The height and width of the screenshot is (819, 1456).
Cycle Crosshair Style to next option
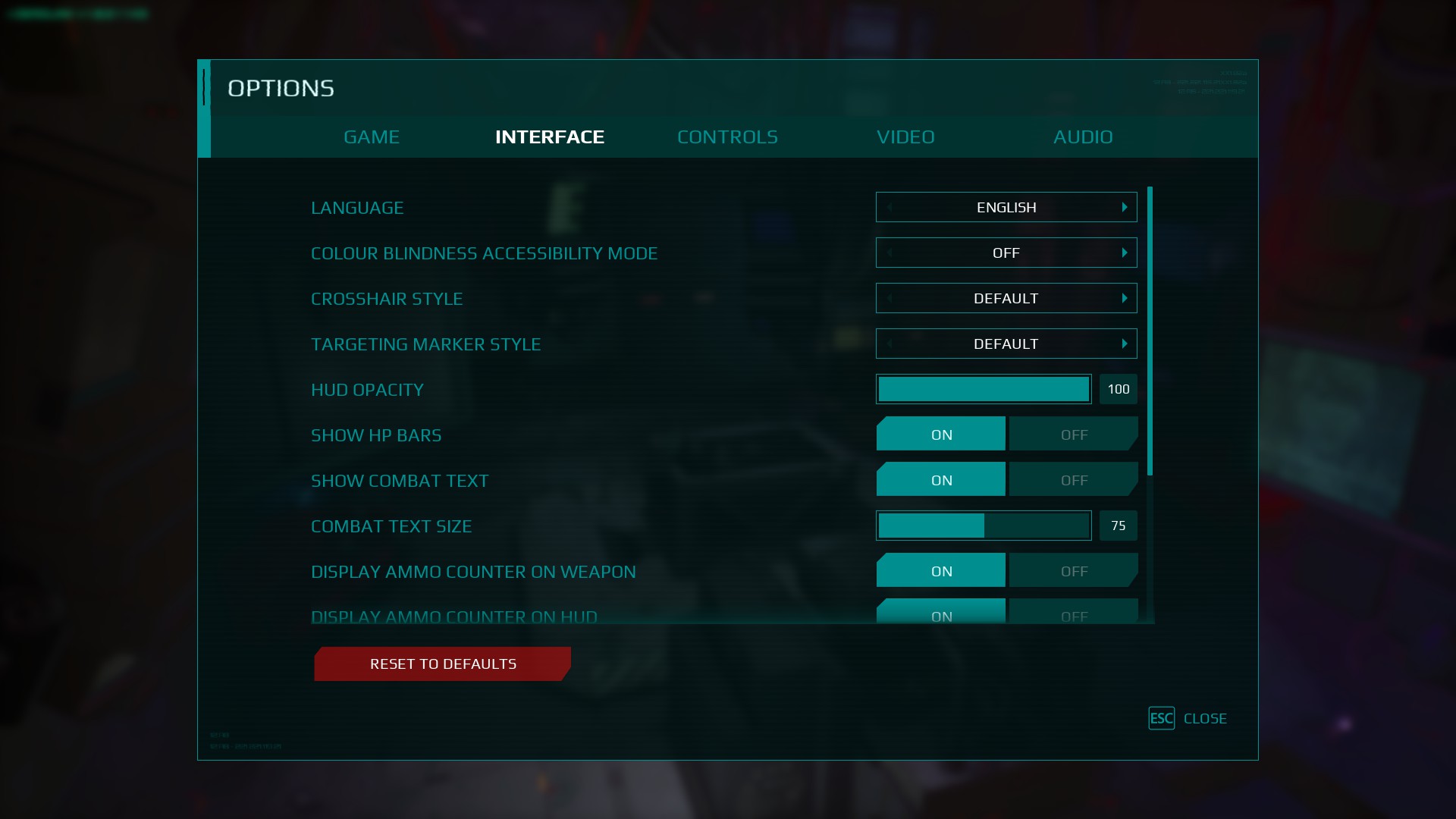[x=1125, y=298]
